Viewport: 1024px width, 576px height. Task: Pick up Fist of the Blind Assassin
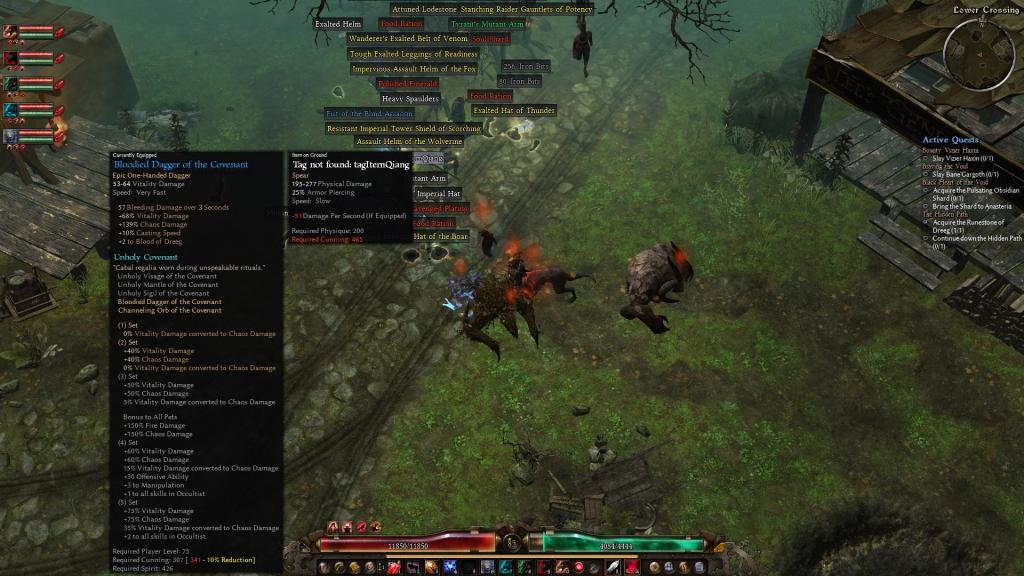coord(369,114)
